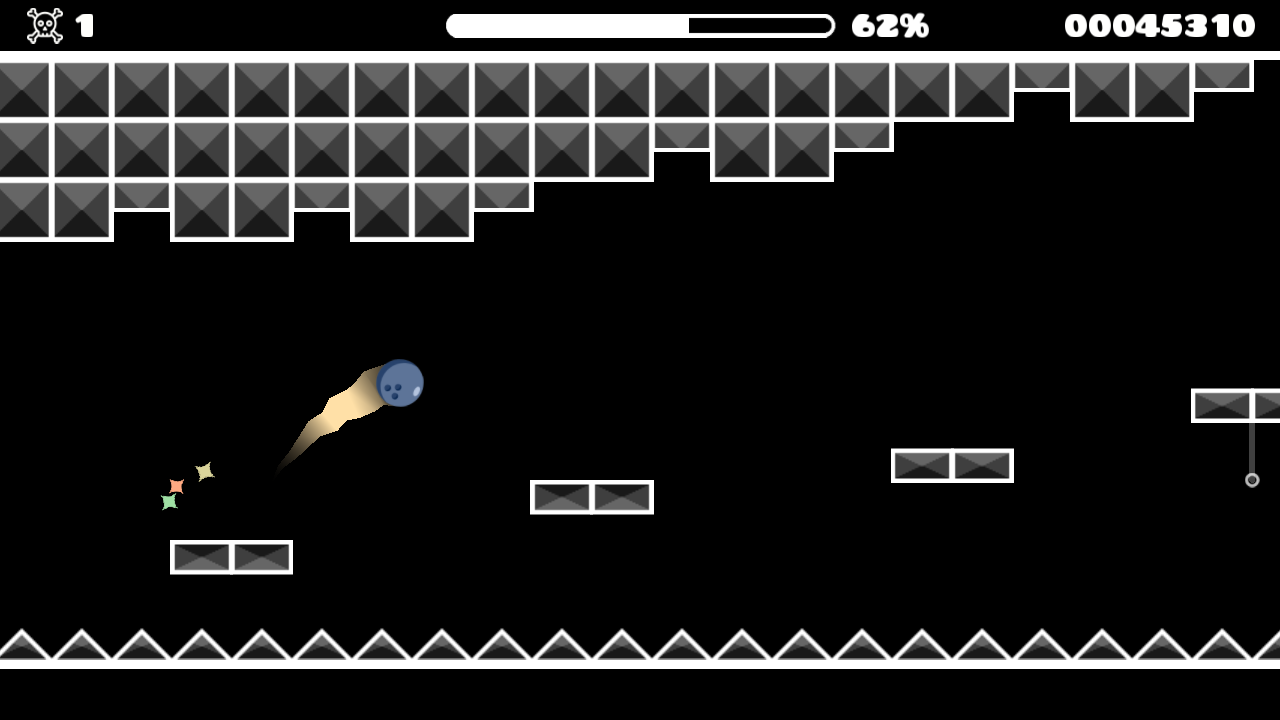Image resolution: width=1280 pixels, height=720 pixels.
Task: Click the hanging grapple ring on the right
Action: pyautogui.click(x=1252, y=481)
